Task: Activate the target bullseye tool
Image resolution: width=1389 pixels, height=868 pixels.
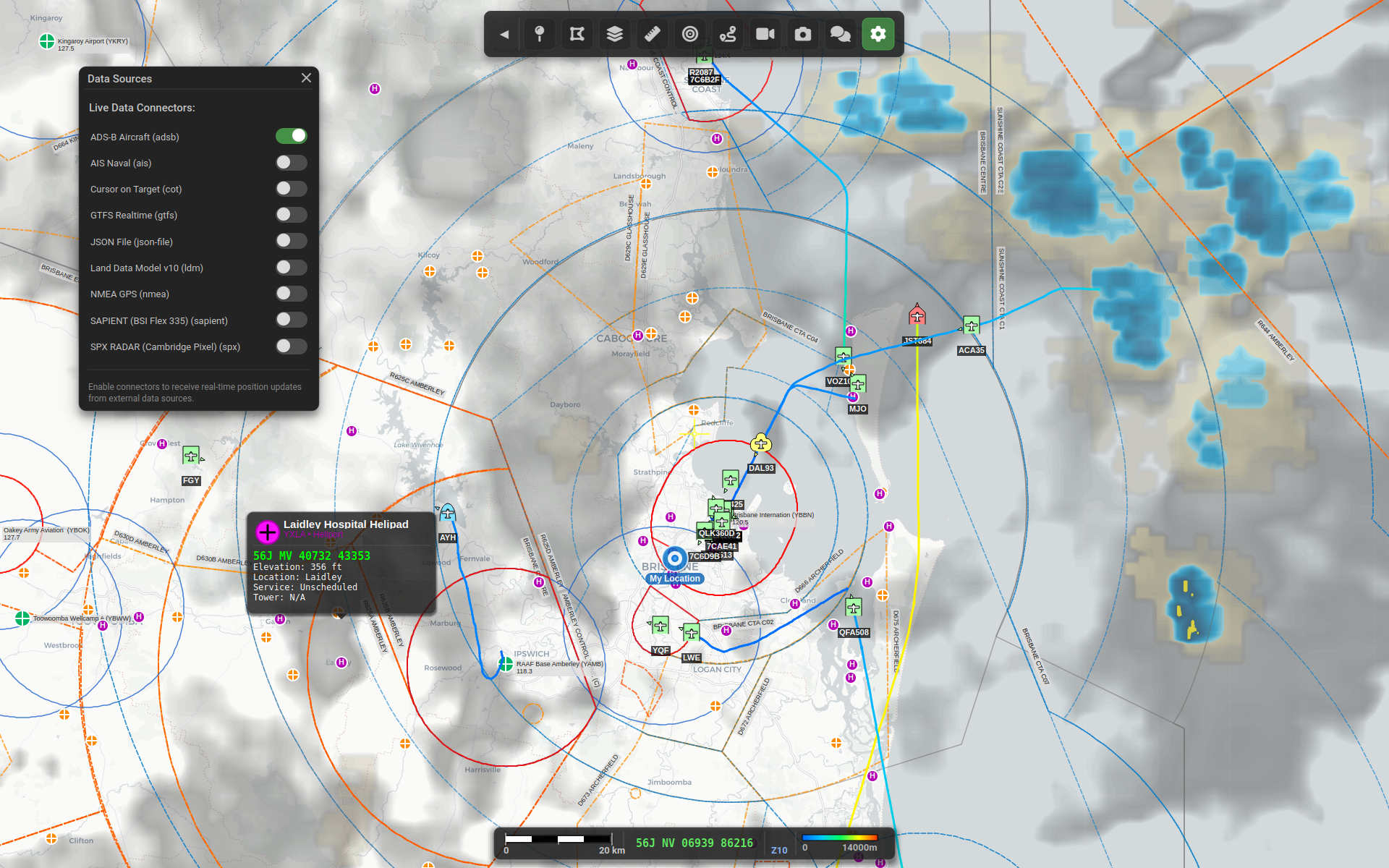Action: pyautogui.click(x=689, y=34)
